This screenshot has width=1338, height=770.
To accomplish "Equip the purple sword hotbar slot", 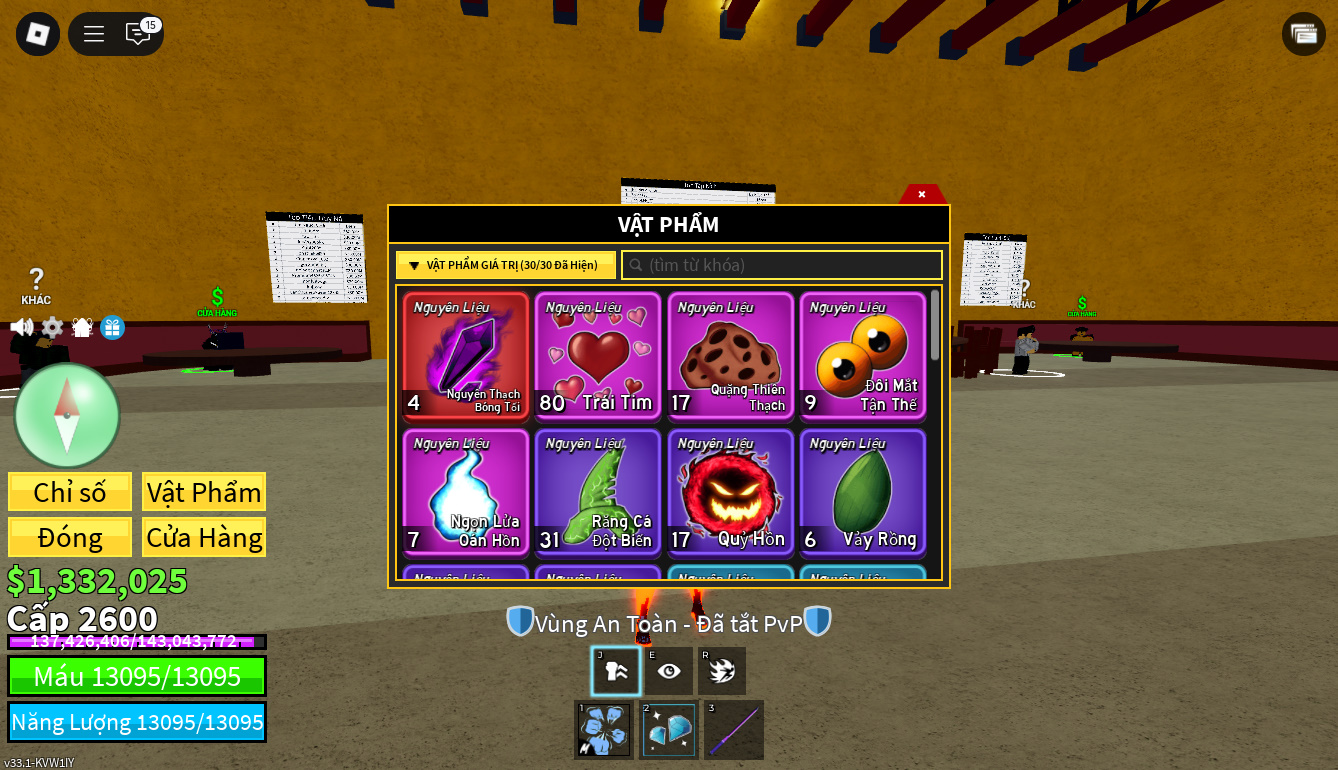I will (x=734, y=730).
